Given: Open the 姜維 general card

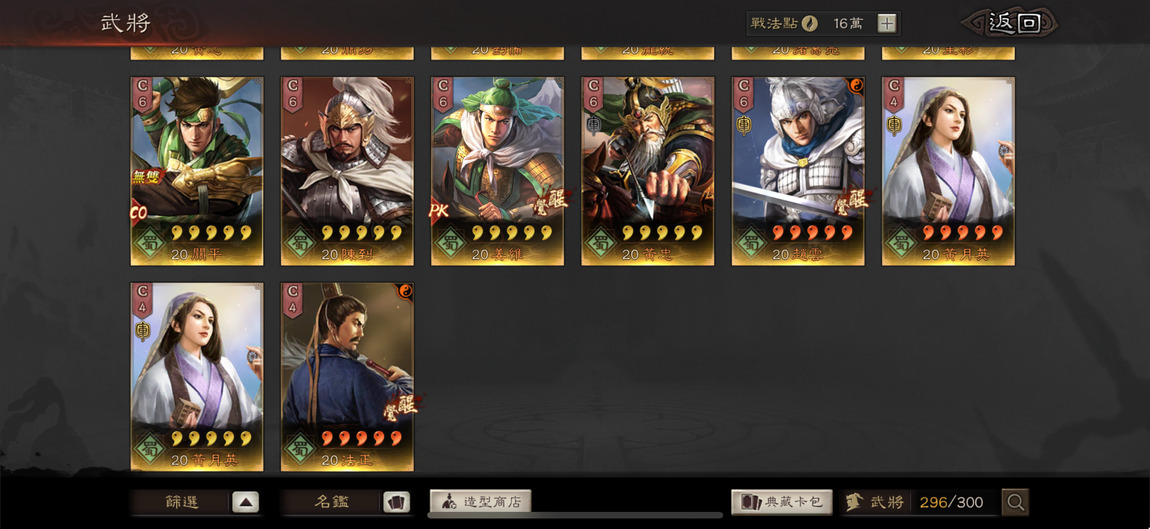Looking at the screenshot, I should 497,170.
